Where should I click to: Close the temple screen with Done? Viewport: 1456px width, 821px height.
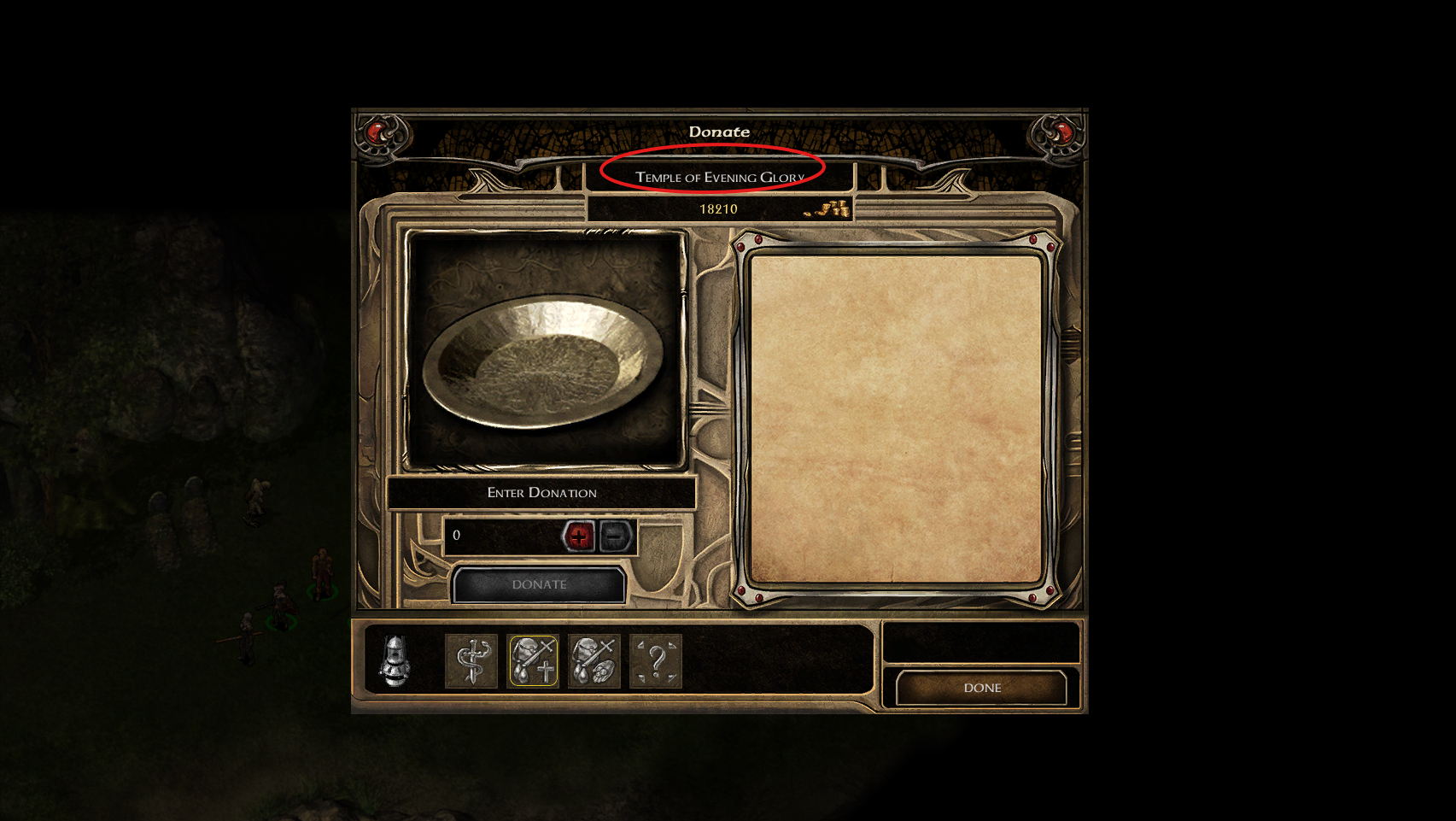[x=981, y=688]
